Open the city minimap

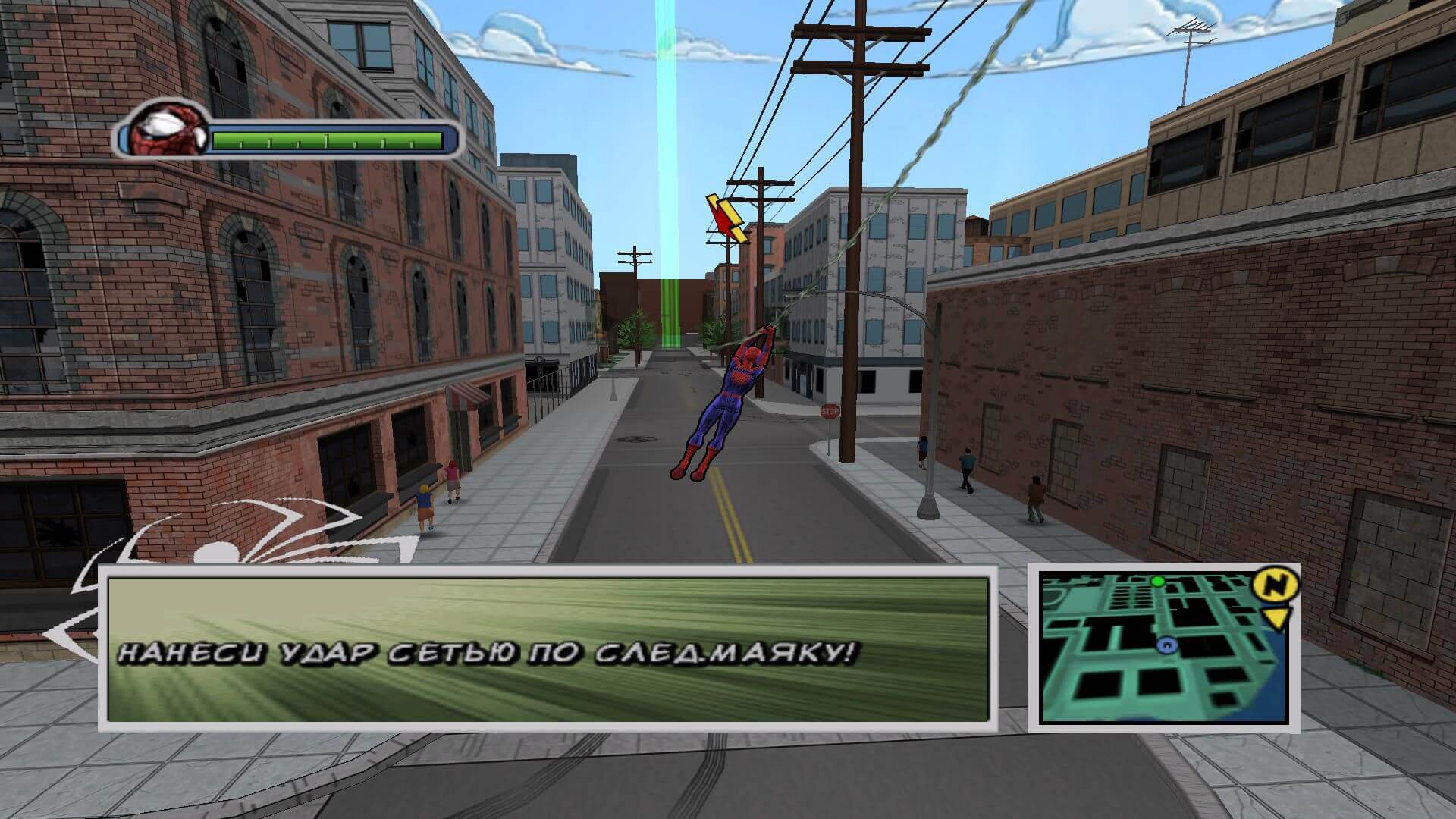click(1163, 648)
